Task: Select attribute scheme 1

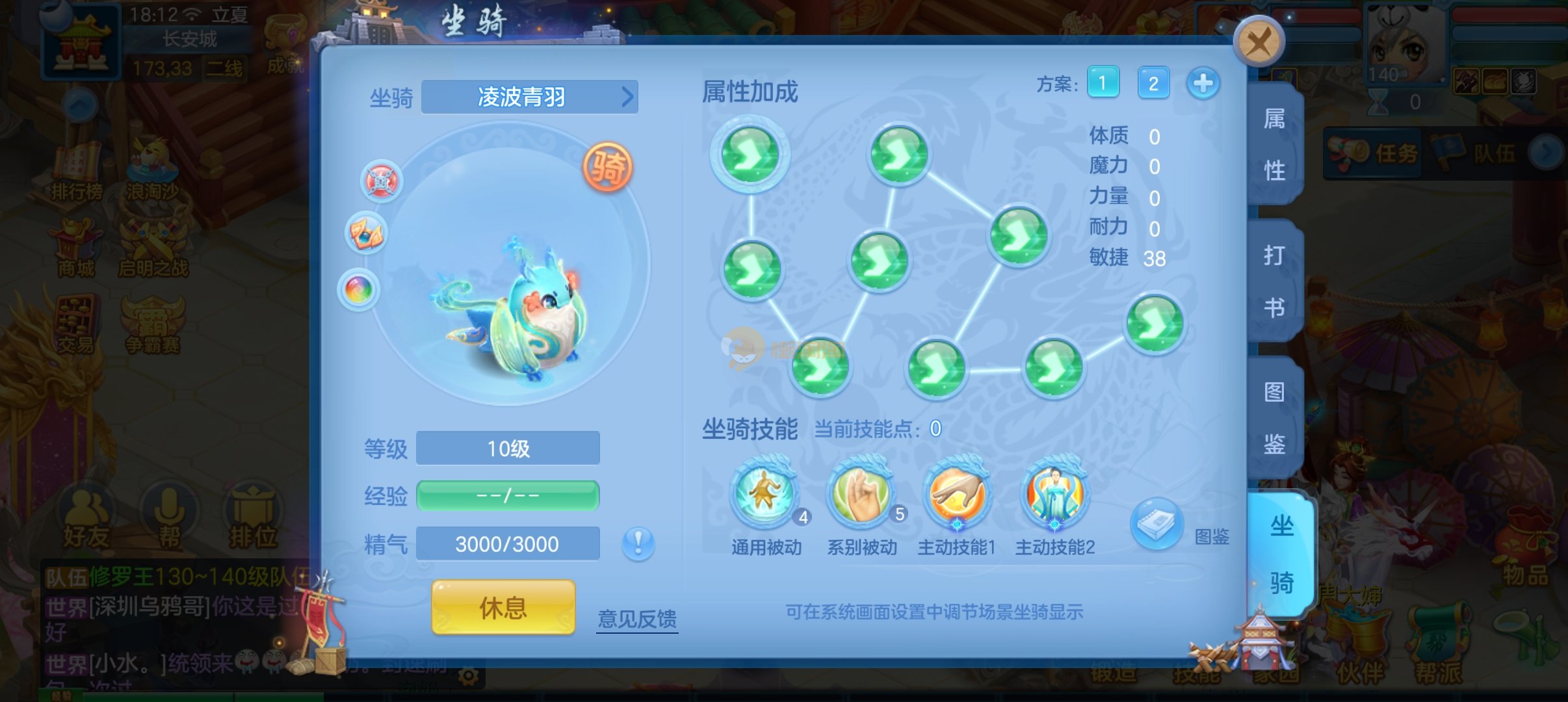Action: point(1103,83)
